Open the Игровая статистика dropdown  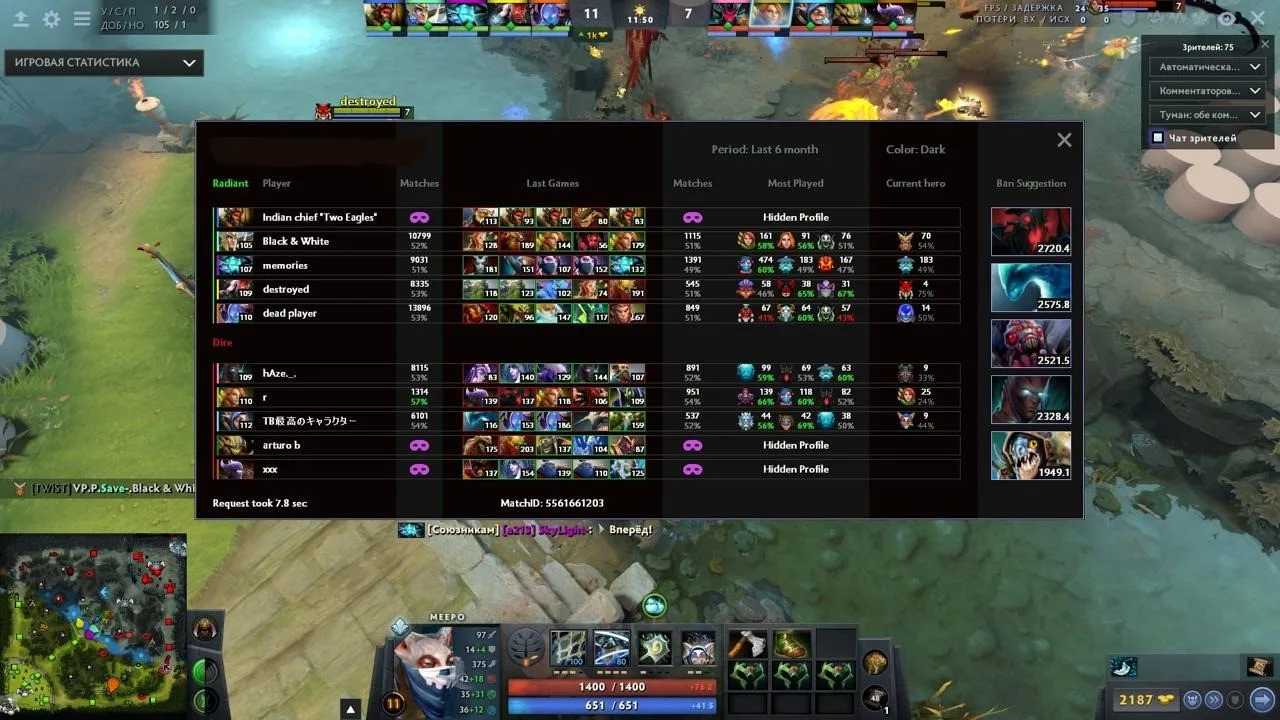(x=104, y=63)
